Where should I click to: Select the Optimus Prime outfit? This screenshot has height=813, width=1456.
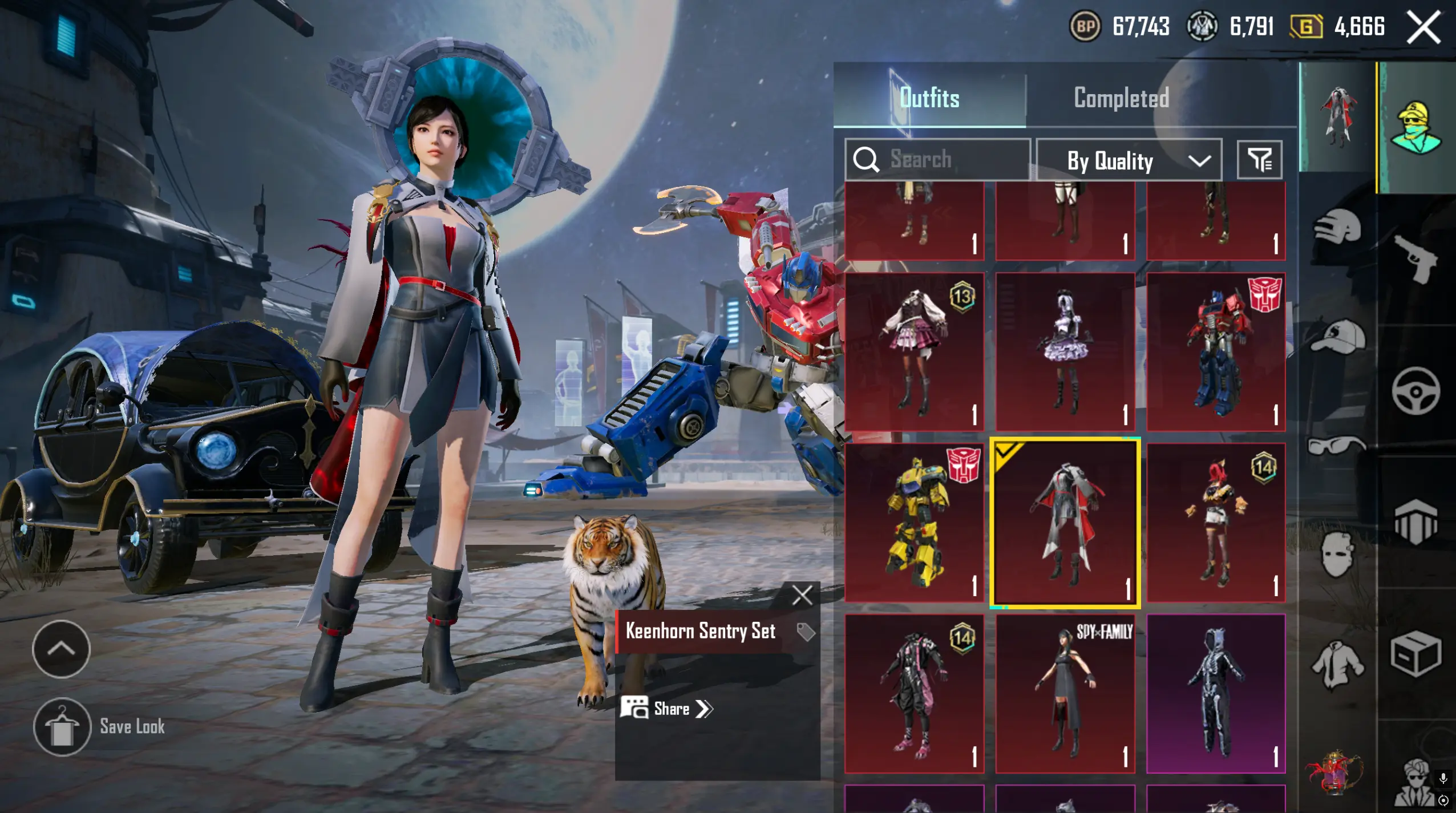(x=1216, y=351)
